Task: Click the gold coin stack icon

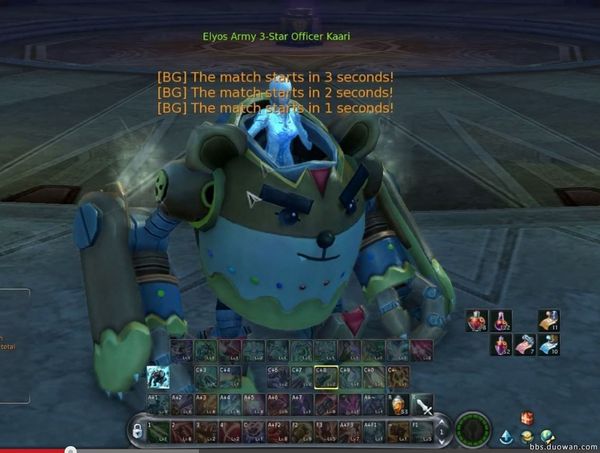Action: tap(527, 436)
